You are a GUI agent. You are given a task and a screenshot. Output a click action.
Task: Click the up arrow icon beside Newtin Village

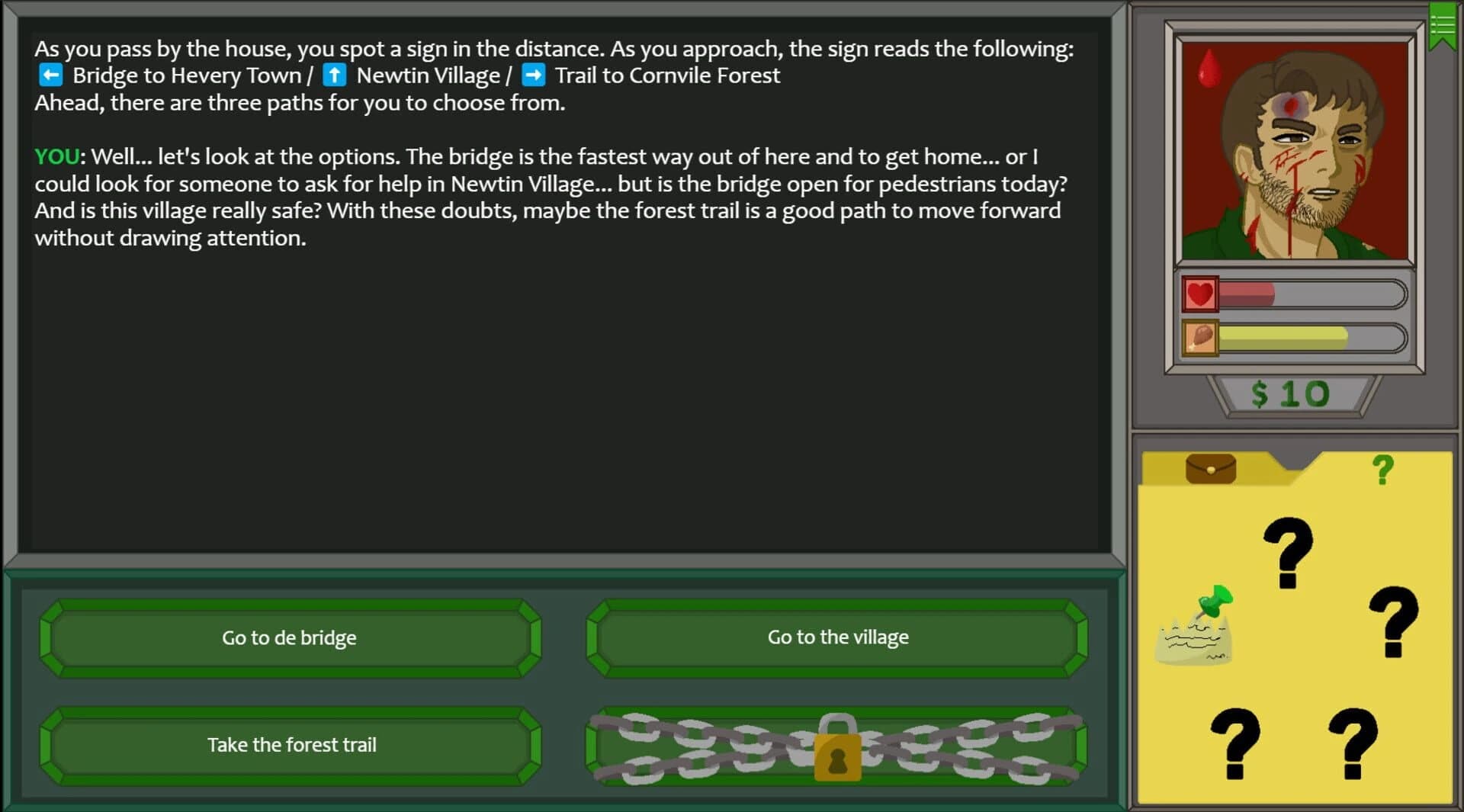(334, 74)
